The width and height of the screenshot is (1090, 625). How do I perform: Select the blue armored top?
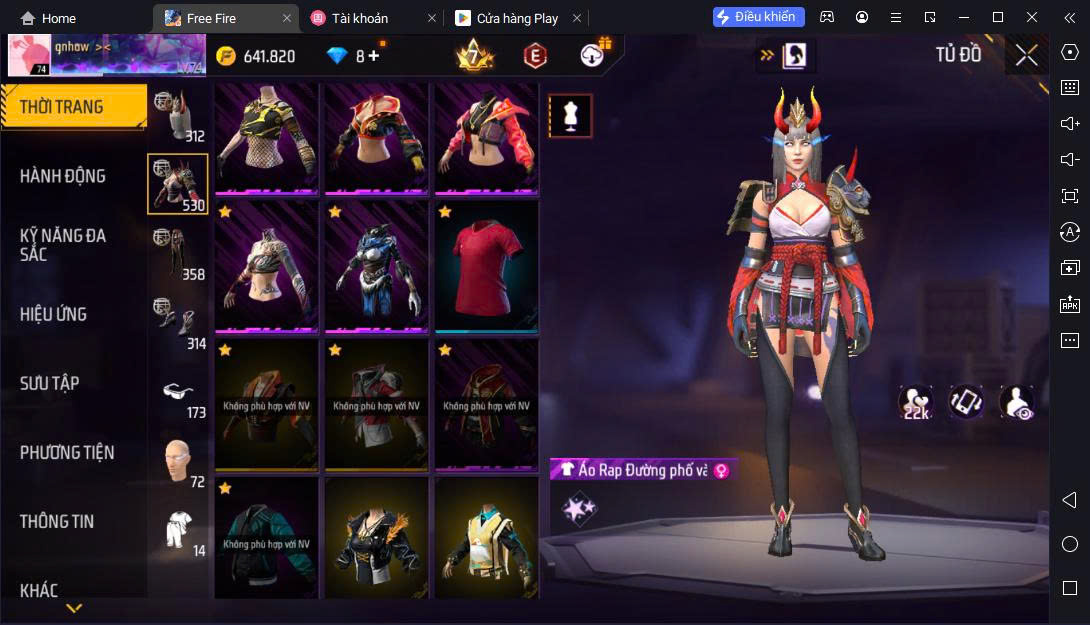point(376,266)
